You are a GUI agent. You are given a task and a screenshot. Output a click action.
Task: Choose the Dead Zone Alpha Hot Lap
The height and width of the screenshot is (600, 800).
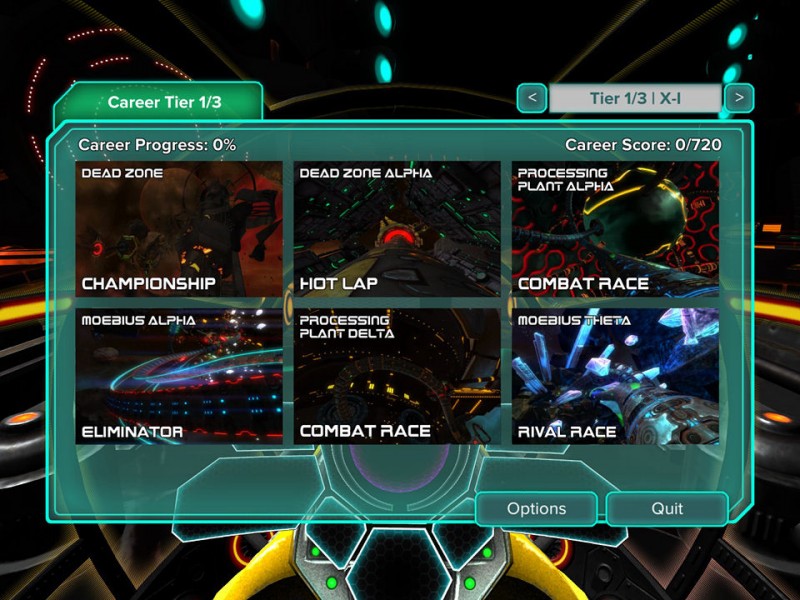(397, 229)
